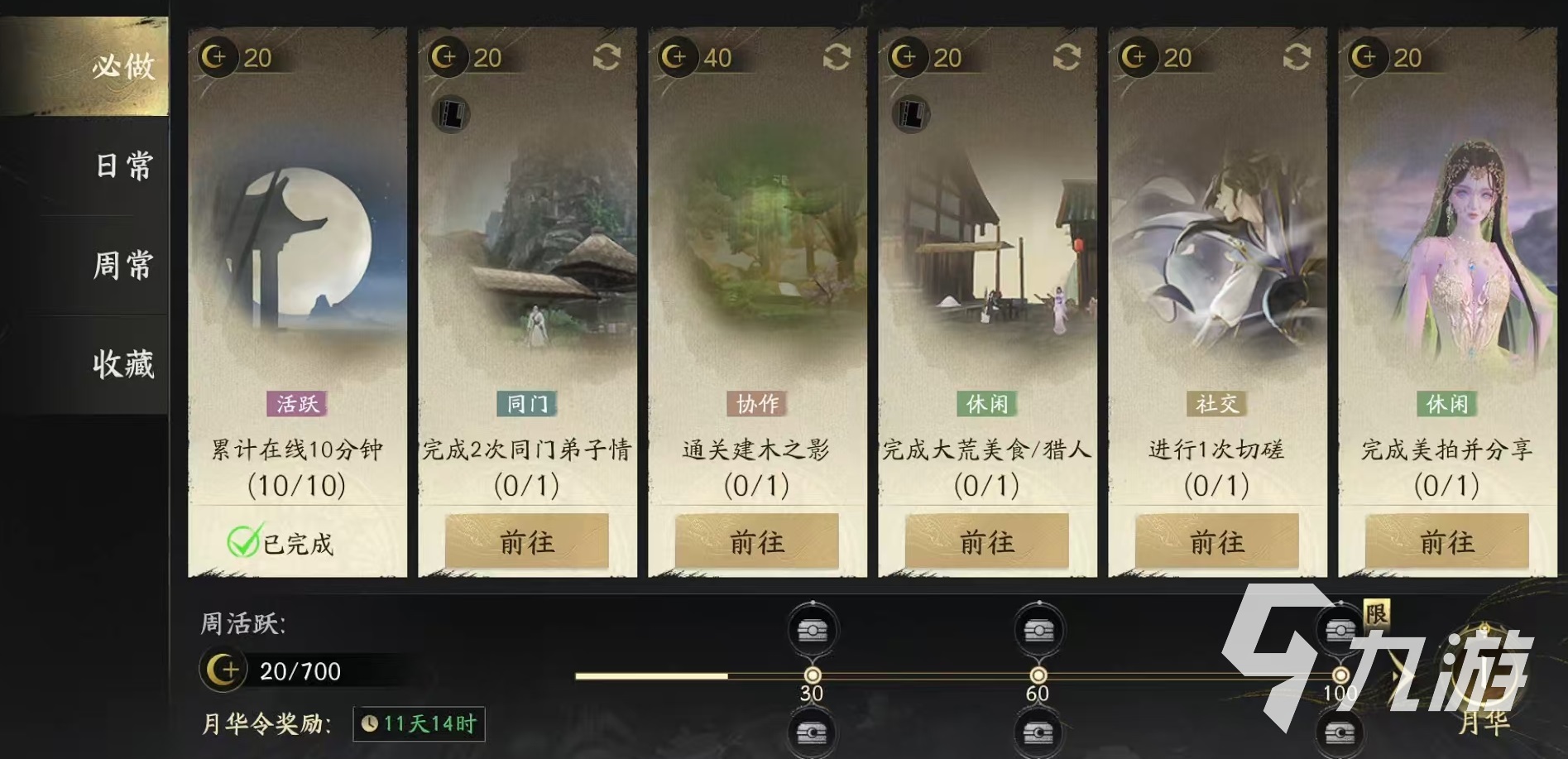
Task: Click 前往 on the 进行1次切磋 task
Action: (x=1216, y=542)
